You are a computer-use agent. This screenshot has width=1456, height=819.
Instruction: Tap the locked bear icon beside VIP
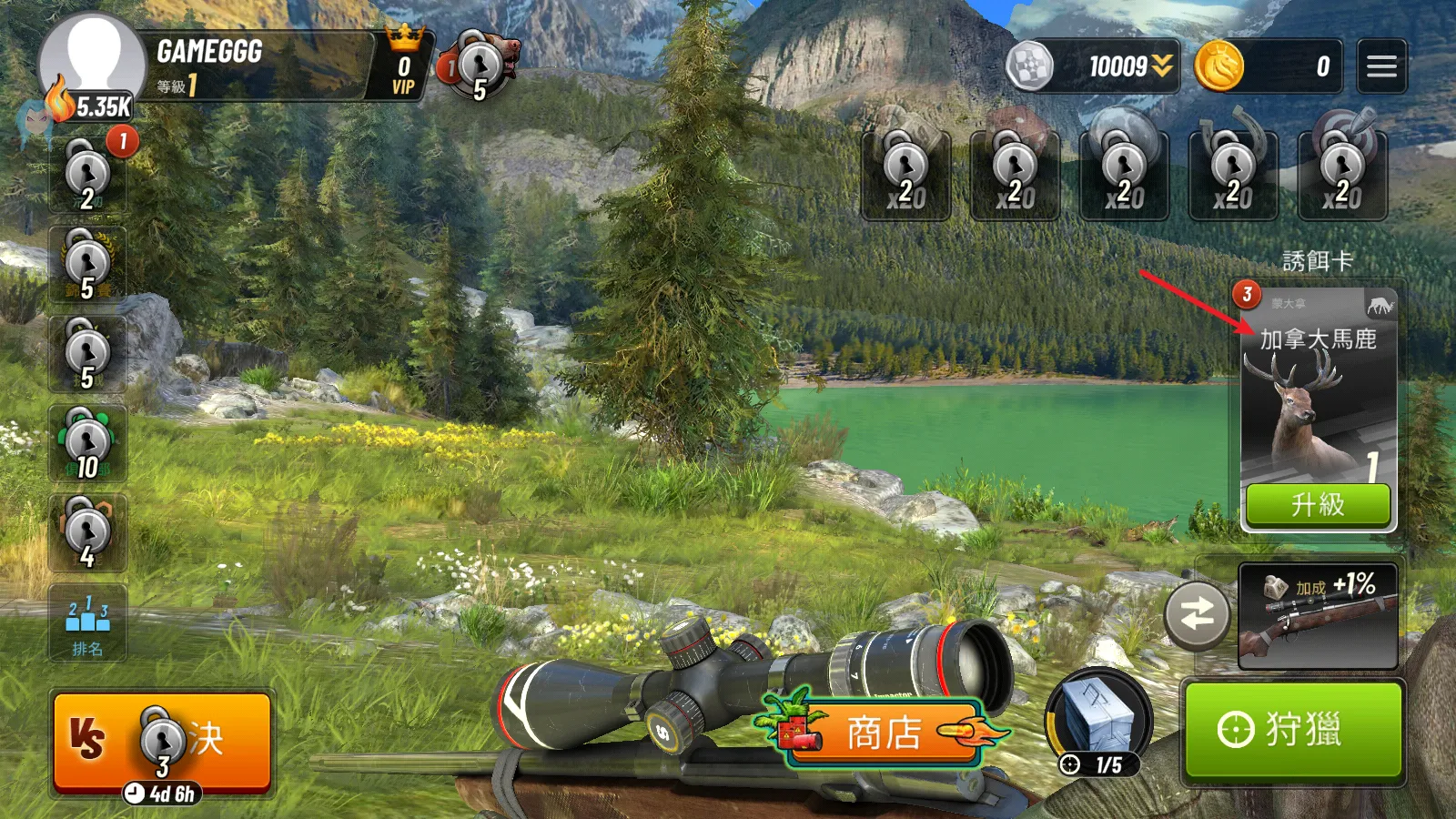479,66
